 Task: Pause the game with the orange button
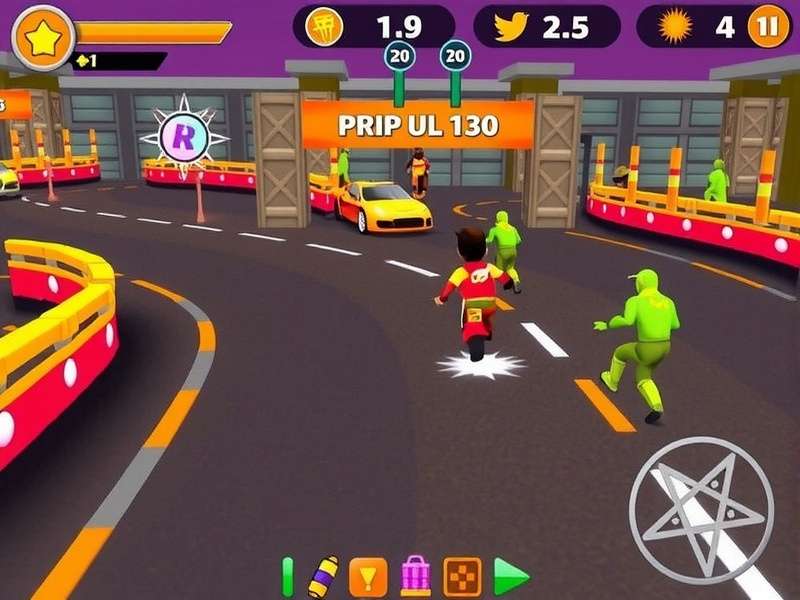768,26
